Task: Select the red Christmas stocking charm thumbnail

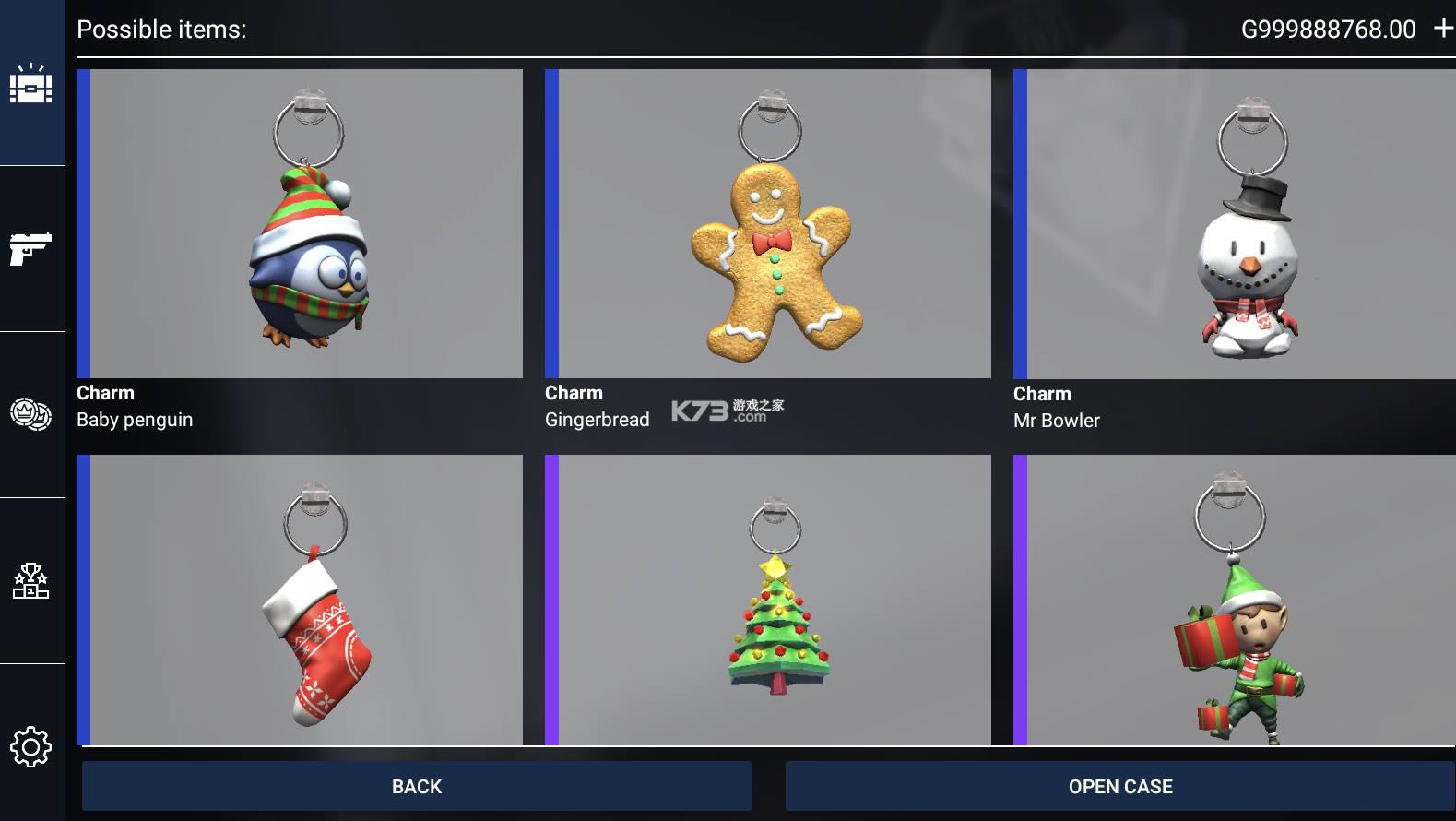Action: (301, 600)
